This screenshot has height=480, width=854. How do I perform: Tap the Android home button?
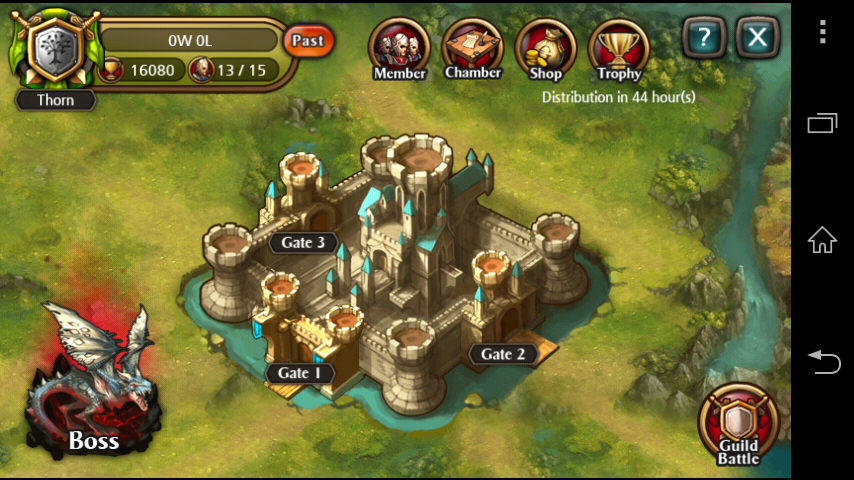point(822,240)
